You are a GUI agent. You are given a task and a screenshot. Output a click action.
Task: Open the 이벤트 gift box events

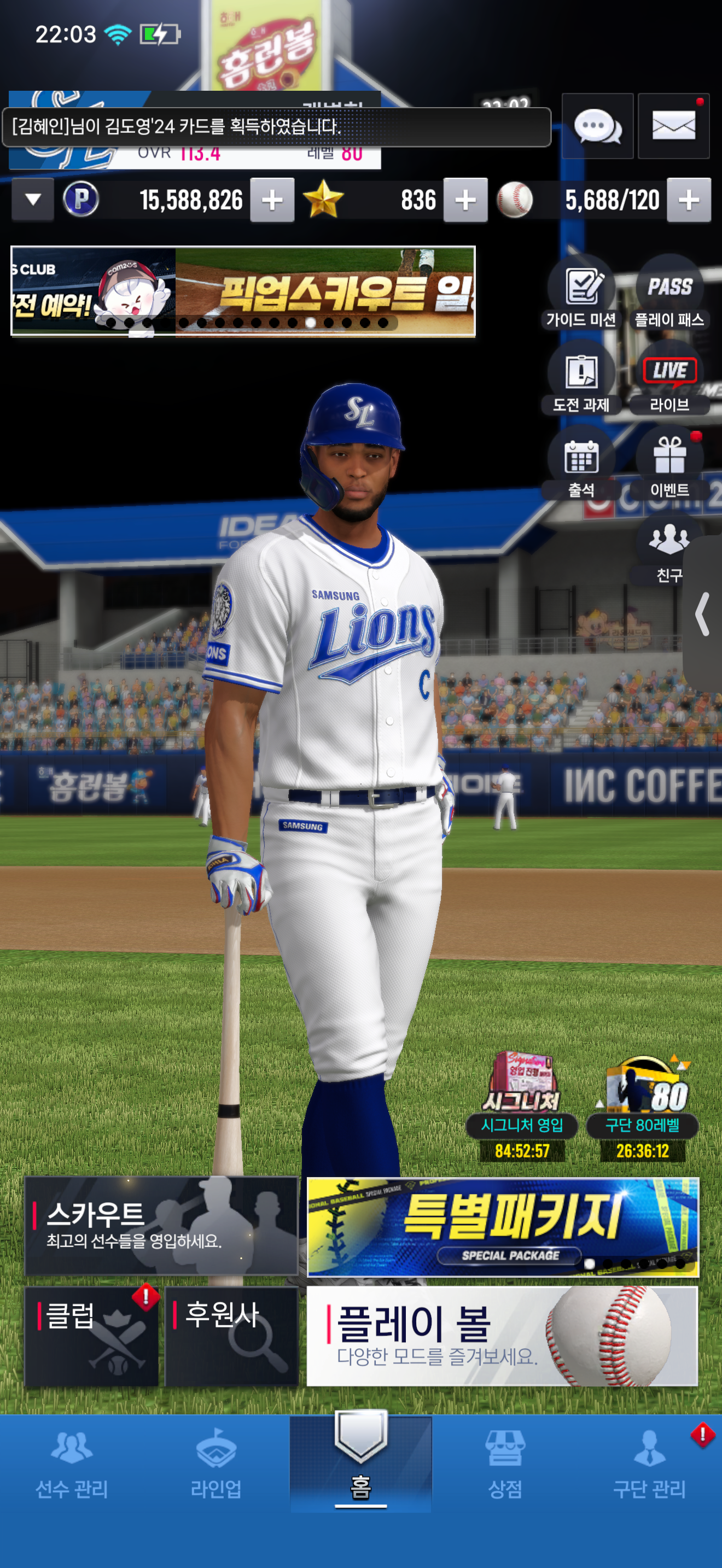[x=669, y=464]
